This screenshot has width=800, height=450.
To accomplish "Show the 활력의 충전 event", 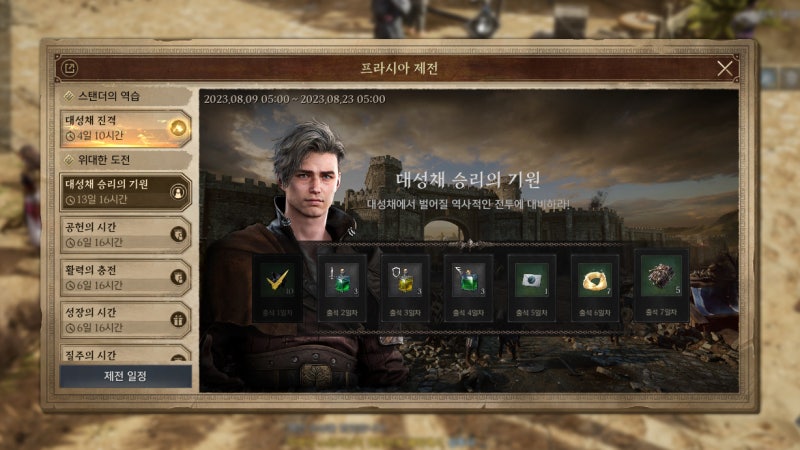I will (x=125, y=274).
